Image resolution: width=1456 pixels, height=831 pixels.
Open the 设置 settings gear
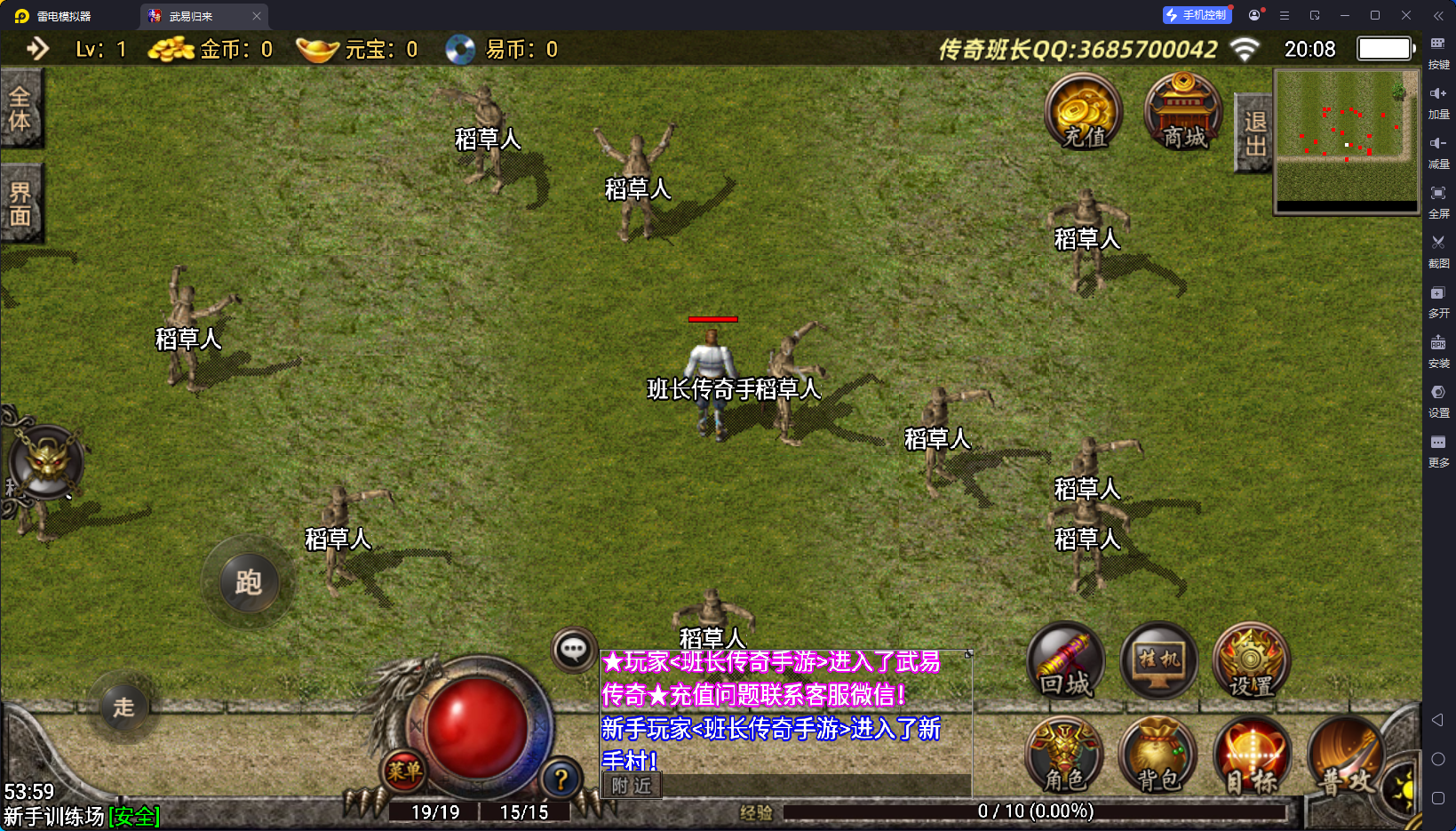coord(1251,662)
